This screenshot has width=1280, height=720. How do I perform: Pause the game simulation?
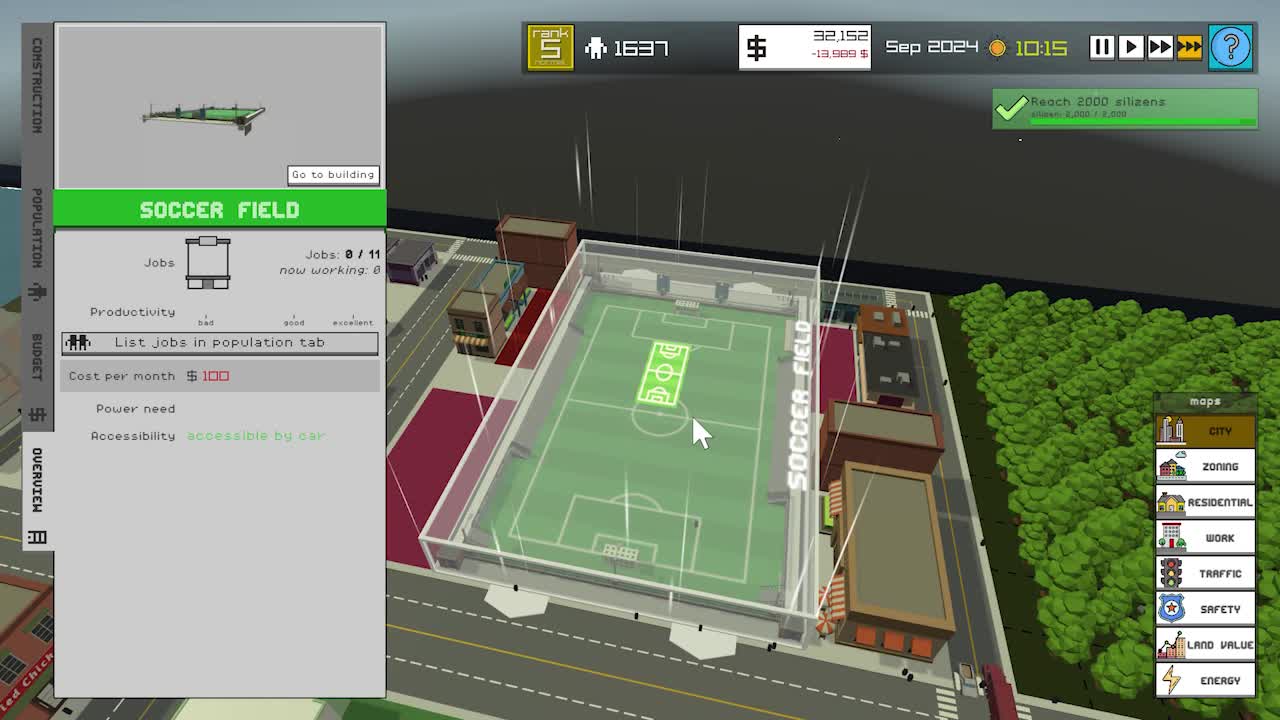click(x=1101, y=46)
